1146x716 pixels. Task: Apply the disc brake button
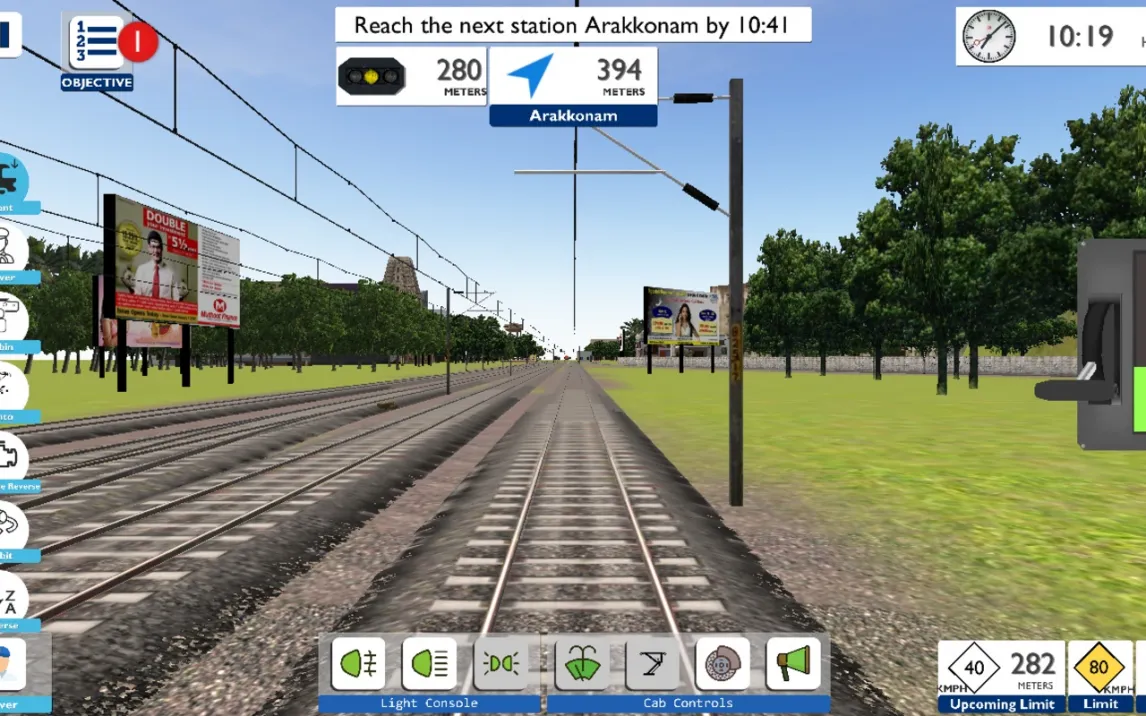pos(722,663)
